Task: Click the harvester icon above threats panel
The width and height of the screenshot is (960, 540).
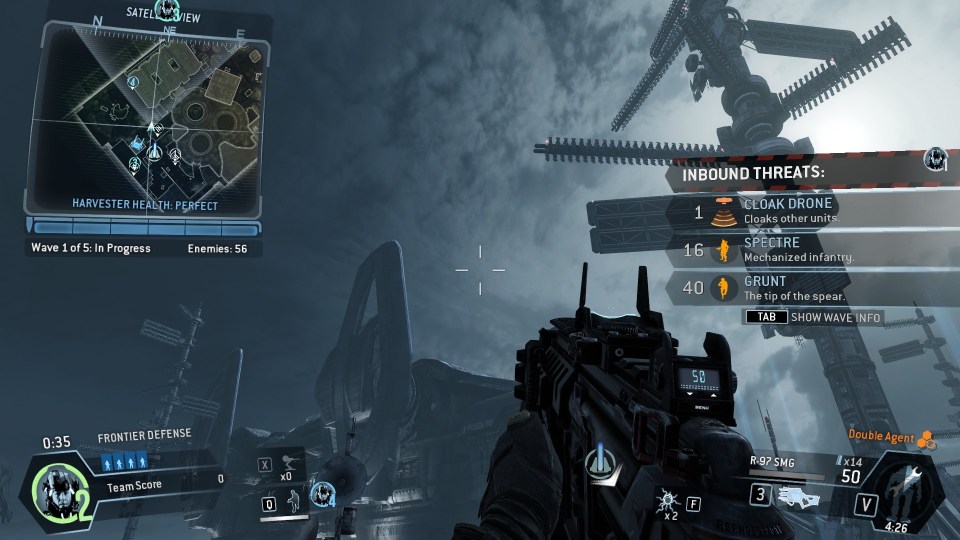Action: [x=935, y=158]
